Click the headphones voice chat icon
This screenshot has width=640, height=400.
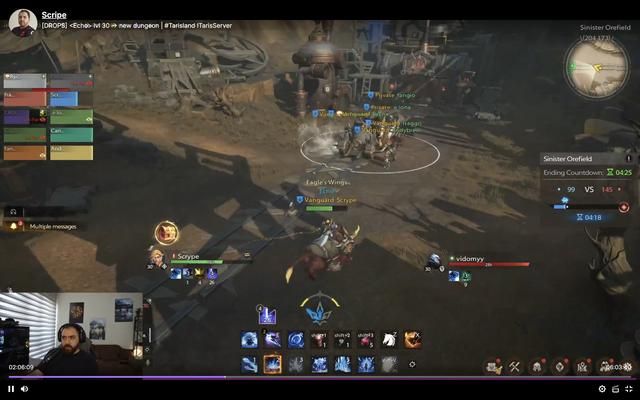pyautogui.click(x=13, y=212)
